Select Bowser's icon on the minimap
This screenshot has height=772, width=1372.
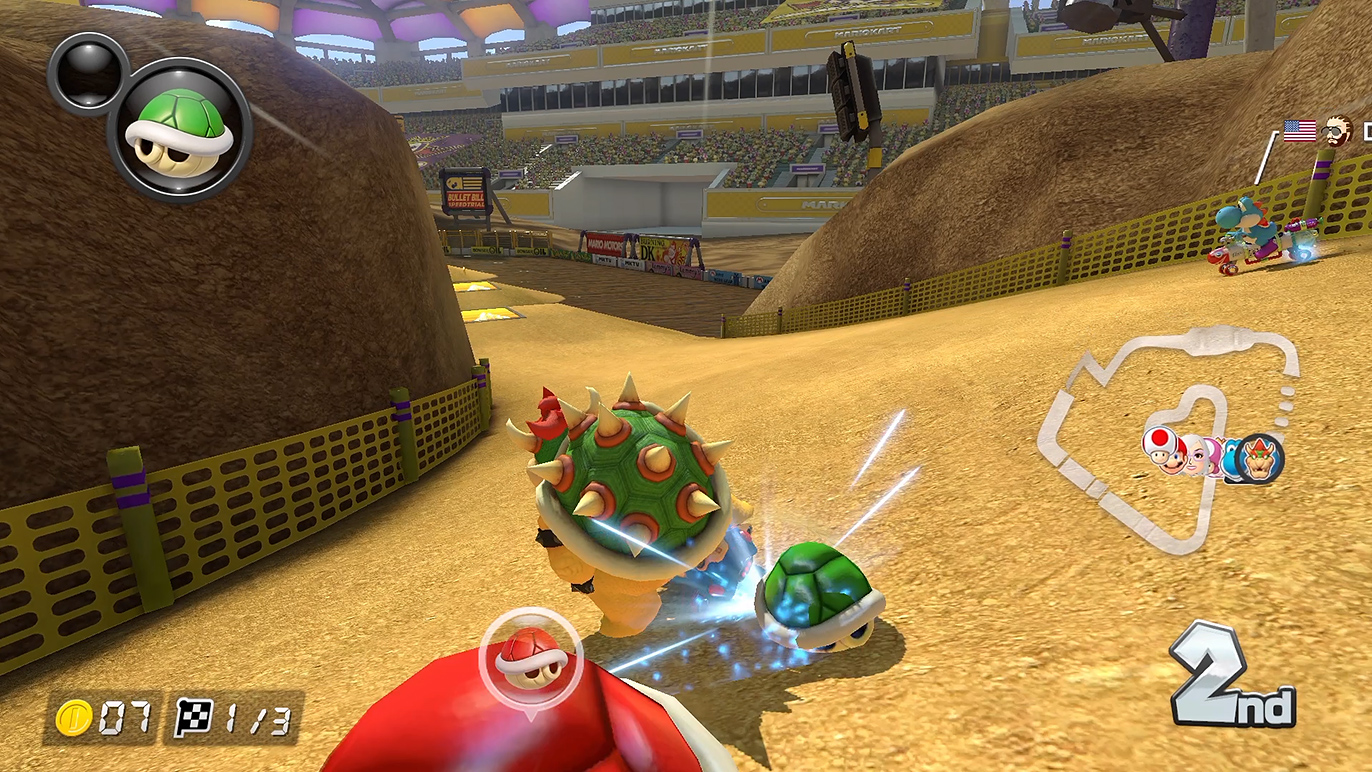pos(1260,459)
